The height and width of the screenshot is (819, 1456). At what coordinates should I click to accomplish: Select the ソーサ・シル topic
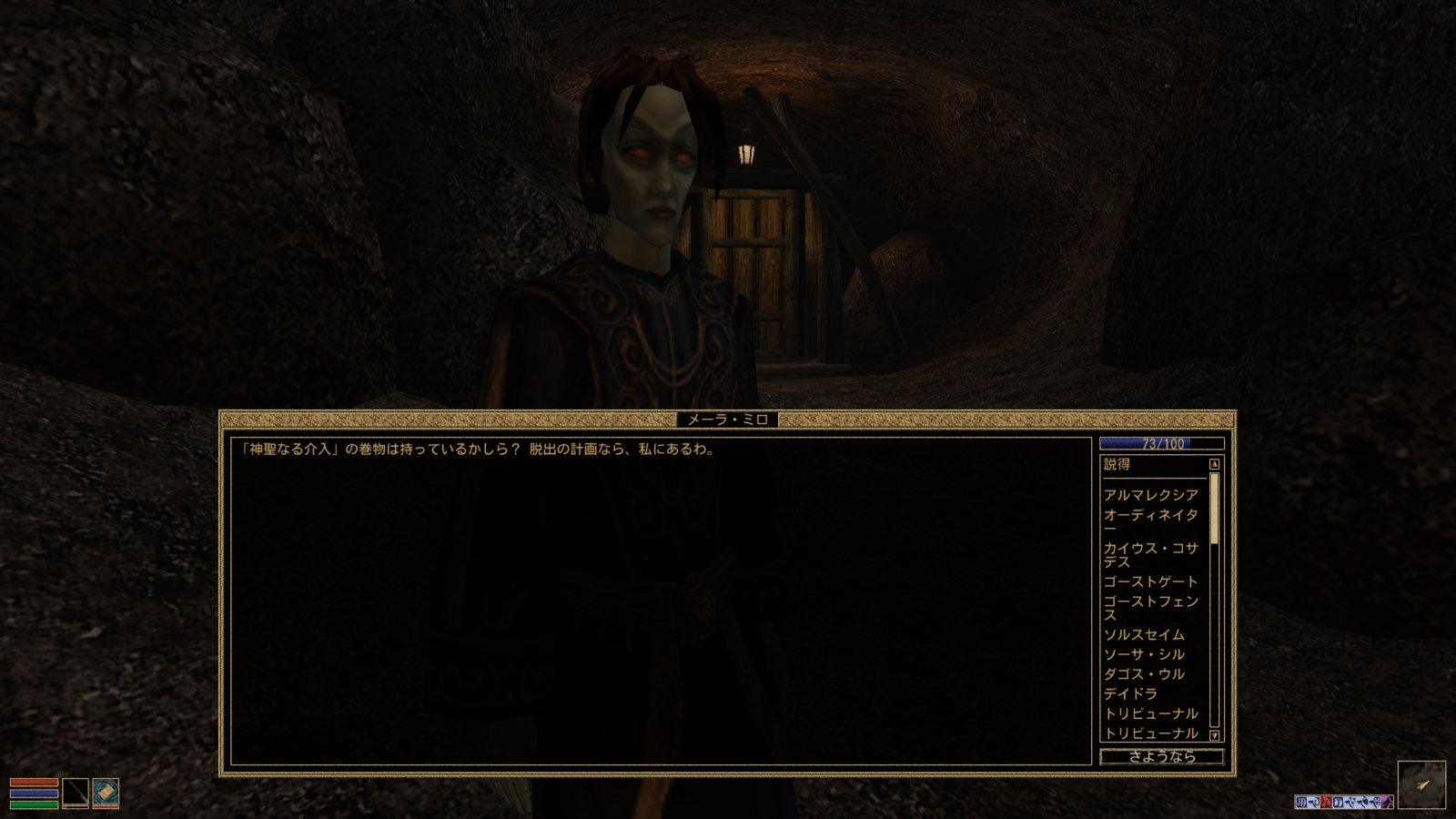(x=1143, y=654)
